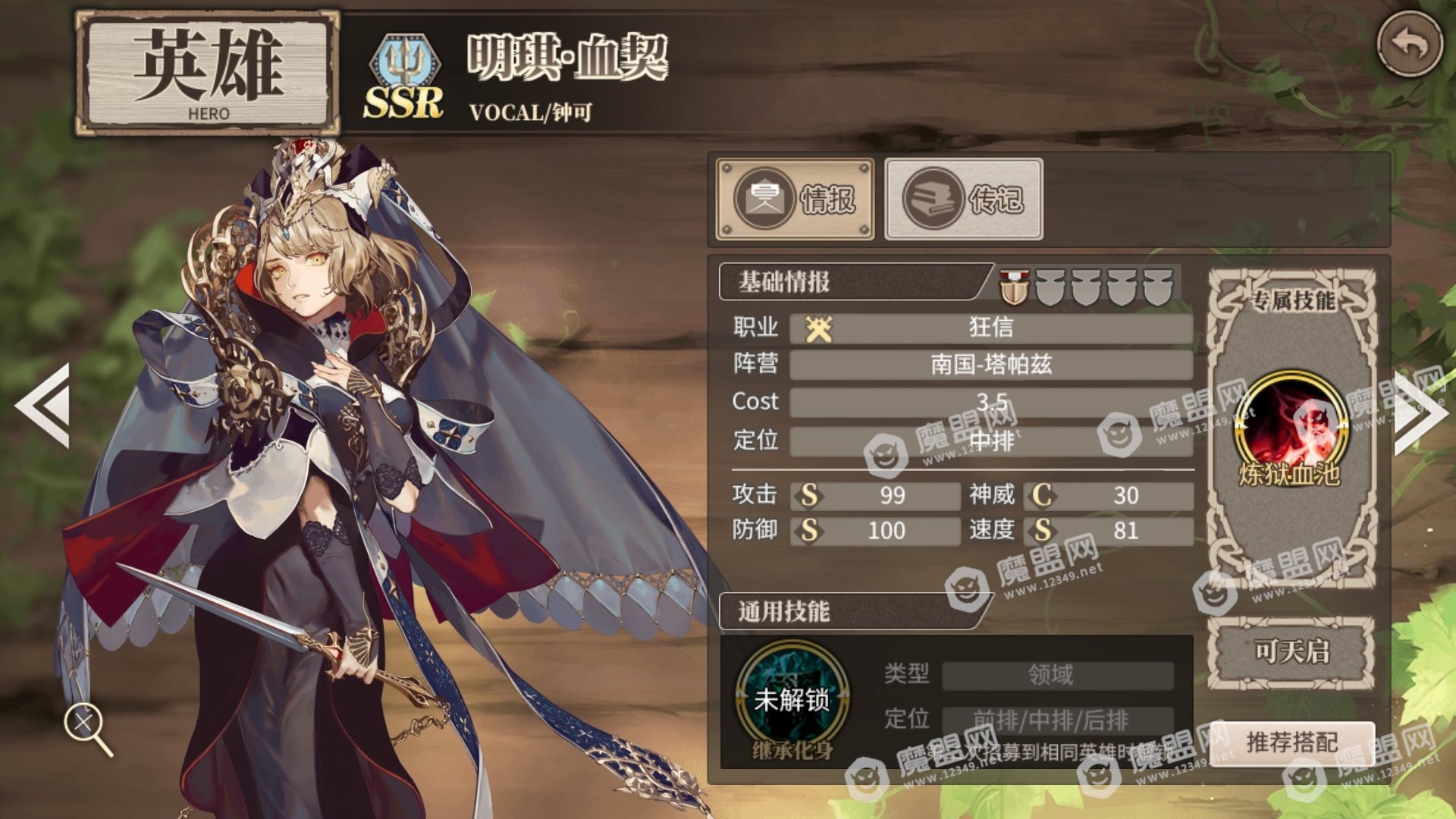Tap the 可天启 button
Screen dimensions: 1456x819
[1291, 651]
